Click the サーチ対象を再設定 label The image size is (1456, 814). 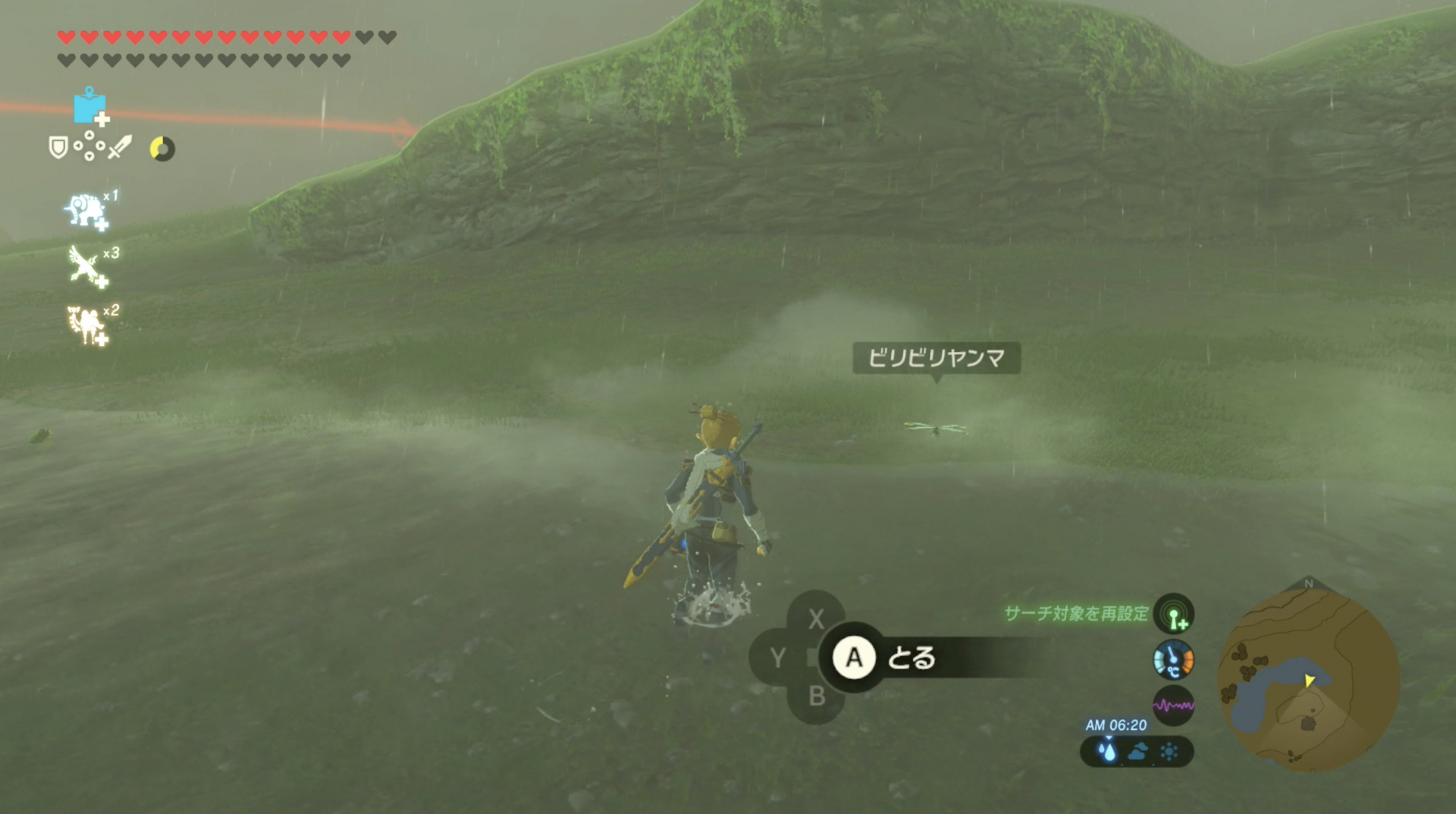pyautogui.click(x=1077, y=616)
